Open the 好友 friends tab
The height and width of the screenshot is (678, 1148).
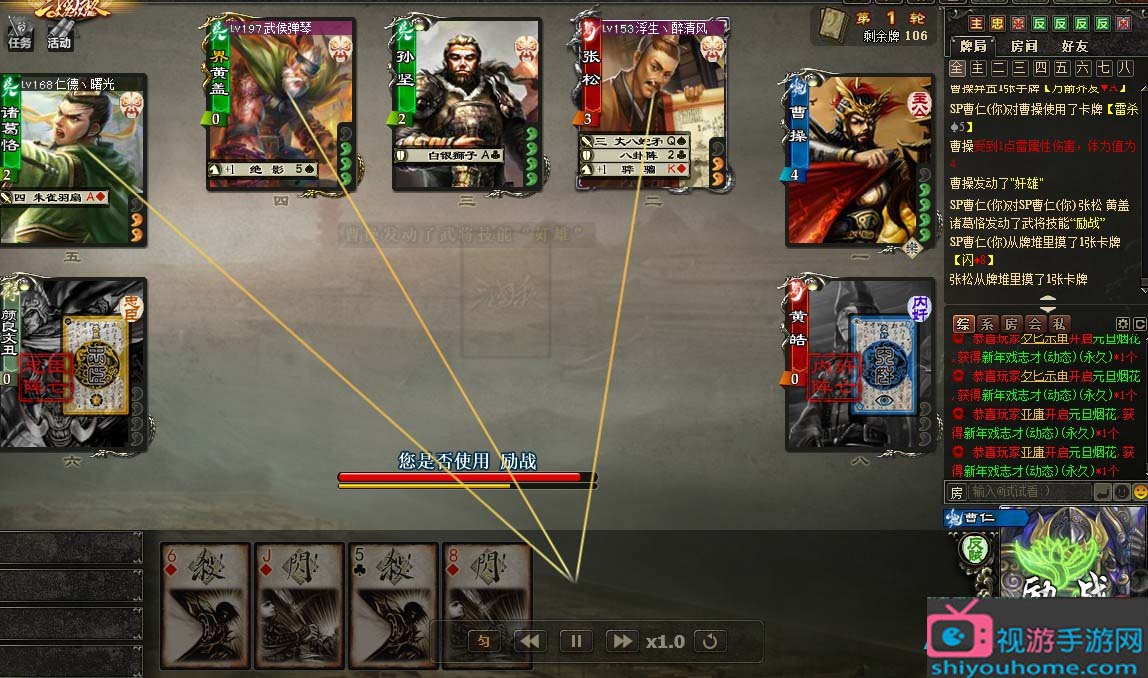(x=1075, y=46)
